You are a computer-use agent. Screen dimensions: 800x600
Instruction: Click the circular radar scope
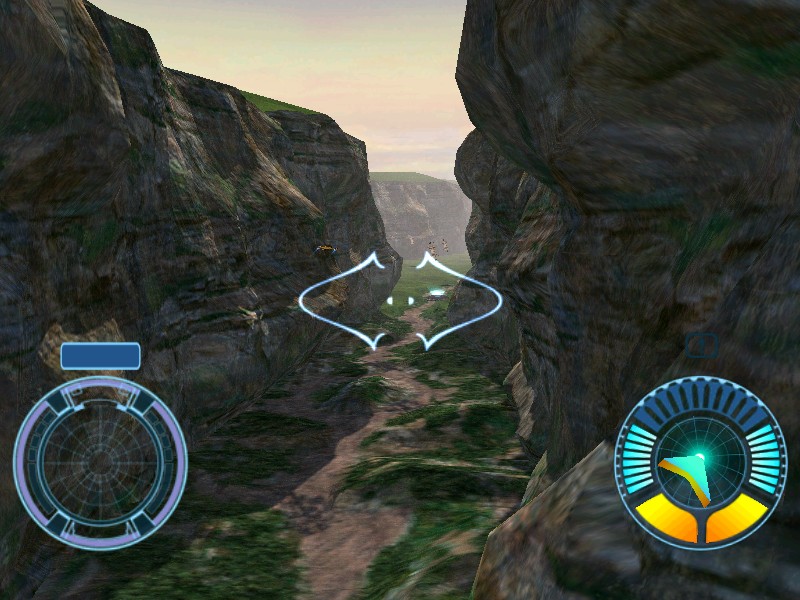[x=100, y=460]
